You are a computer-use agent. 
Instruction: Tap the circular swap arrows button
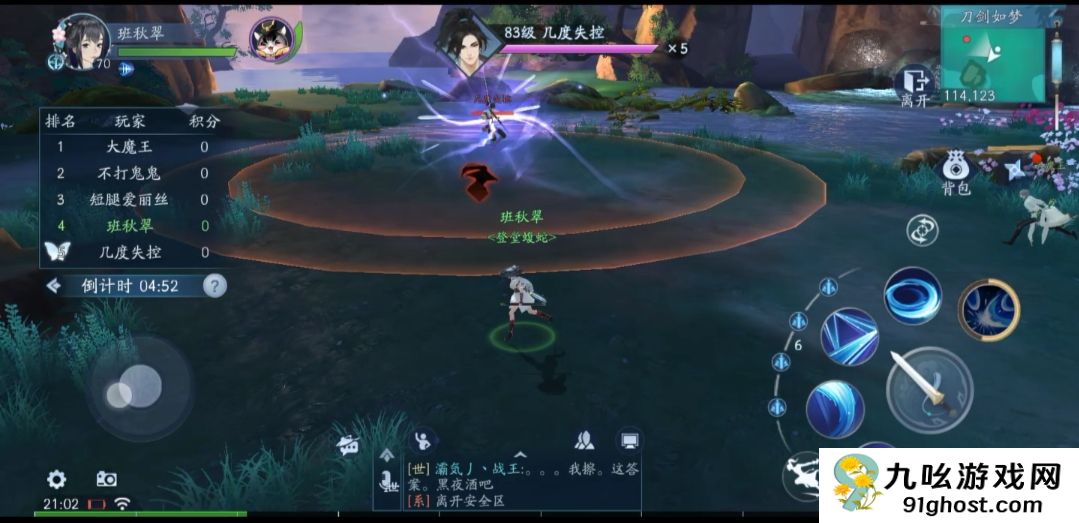(921, 230)
